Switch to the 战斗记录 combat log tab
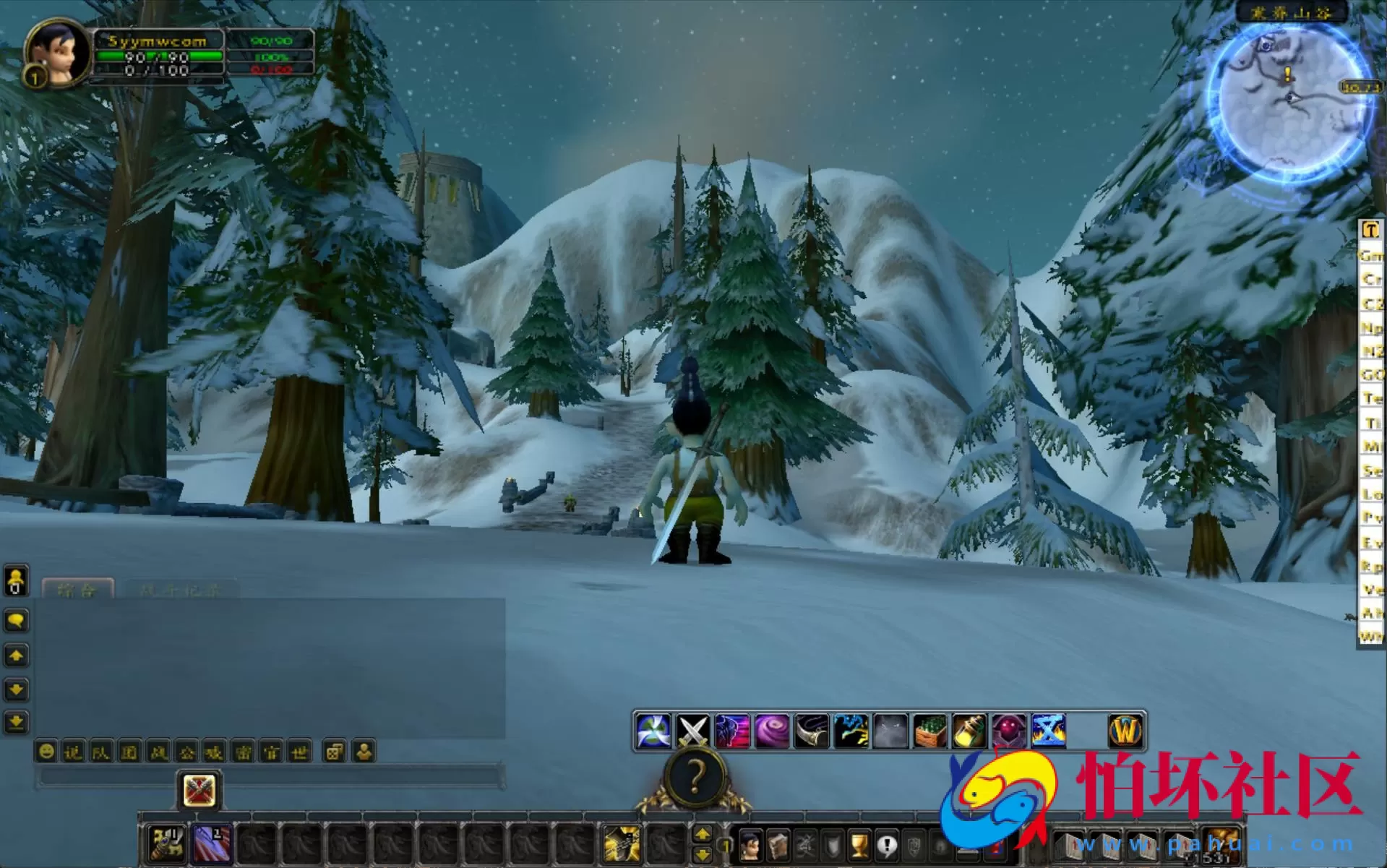The image size is (1387, 868). click(x=181, y=590)
